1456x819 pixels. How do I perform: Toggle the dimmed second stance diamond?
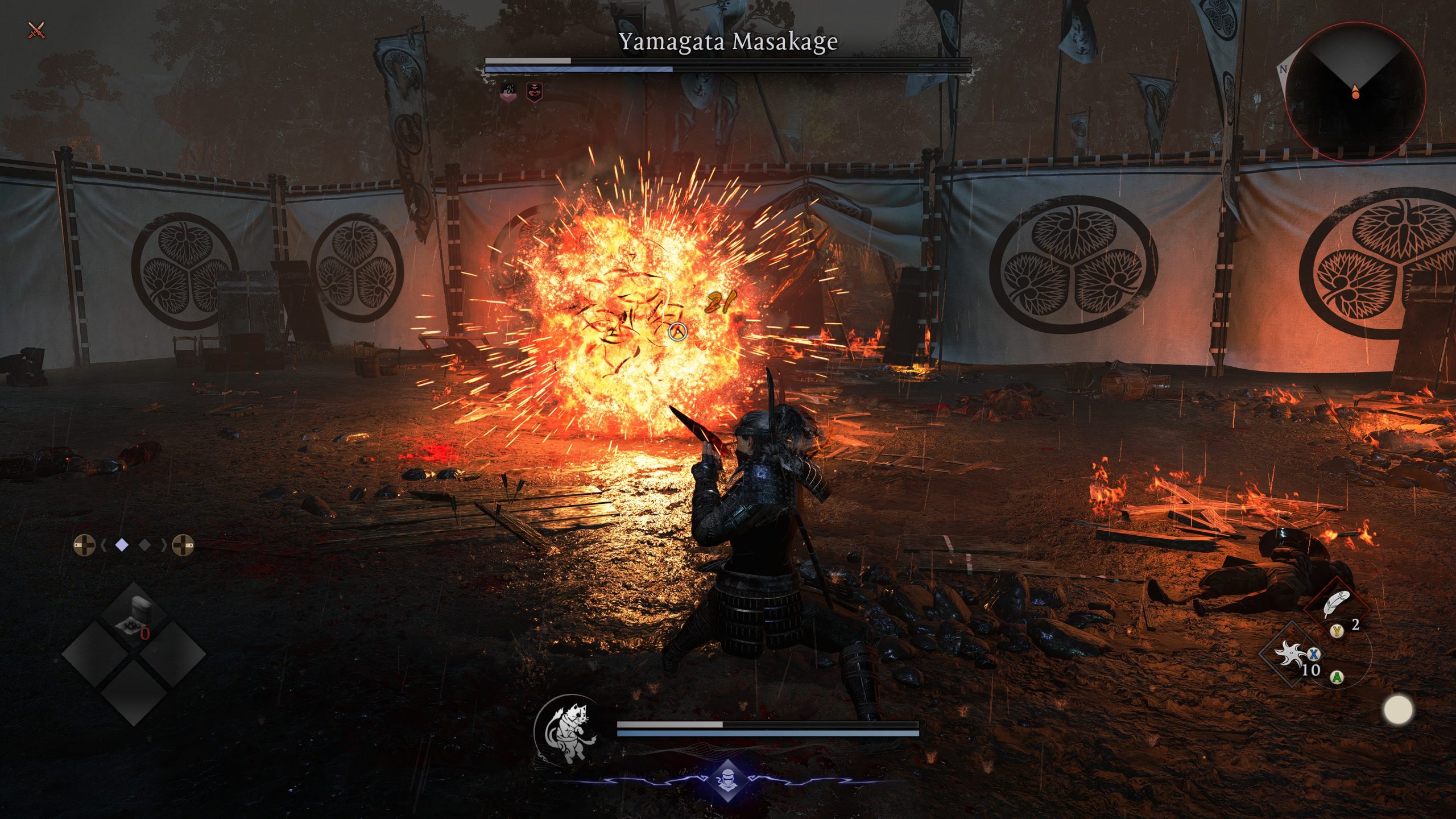coord(144,544)
